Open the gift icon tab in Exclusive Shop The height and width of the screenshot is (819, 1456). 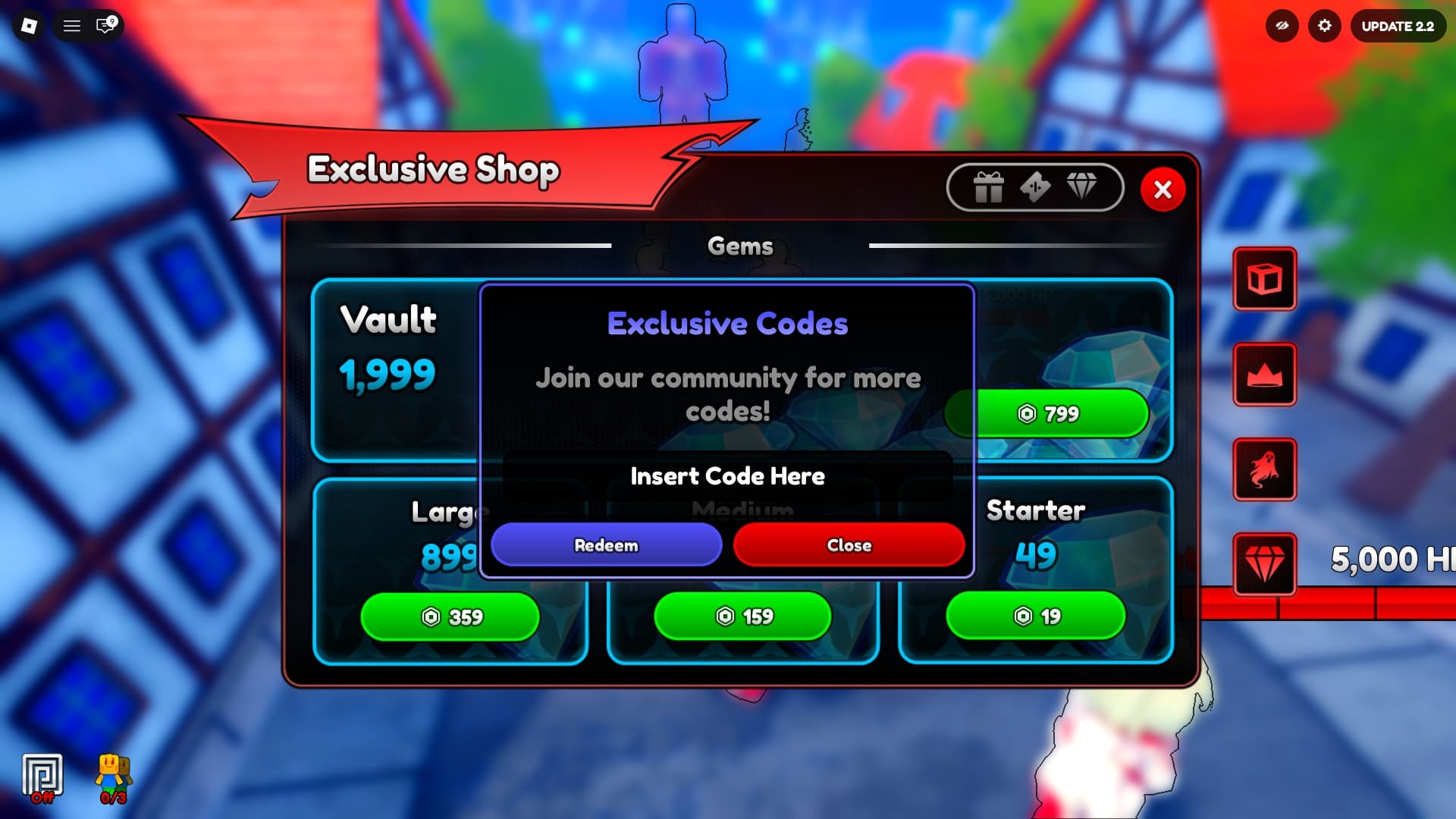coord(988,187)
